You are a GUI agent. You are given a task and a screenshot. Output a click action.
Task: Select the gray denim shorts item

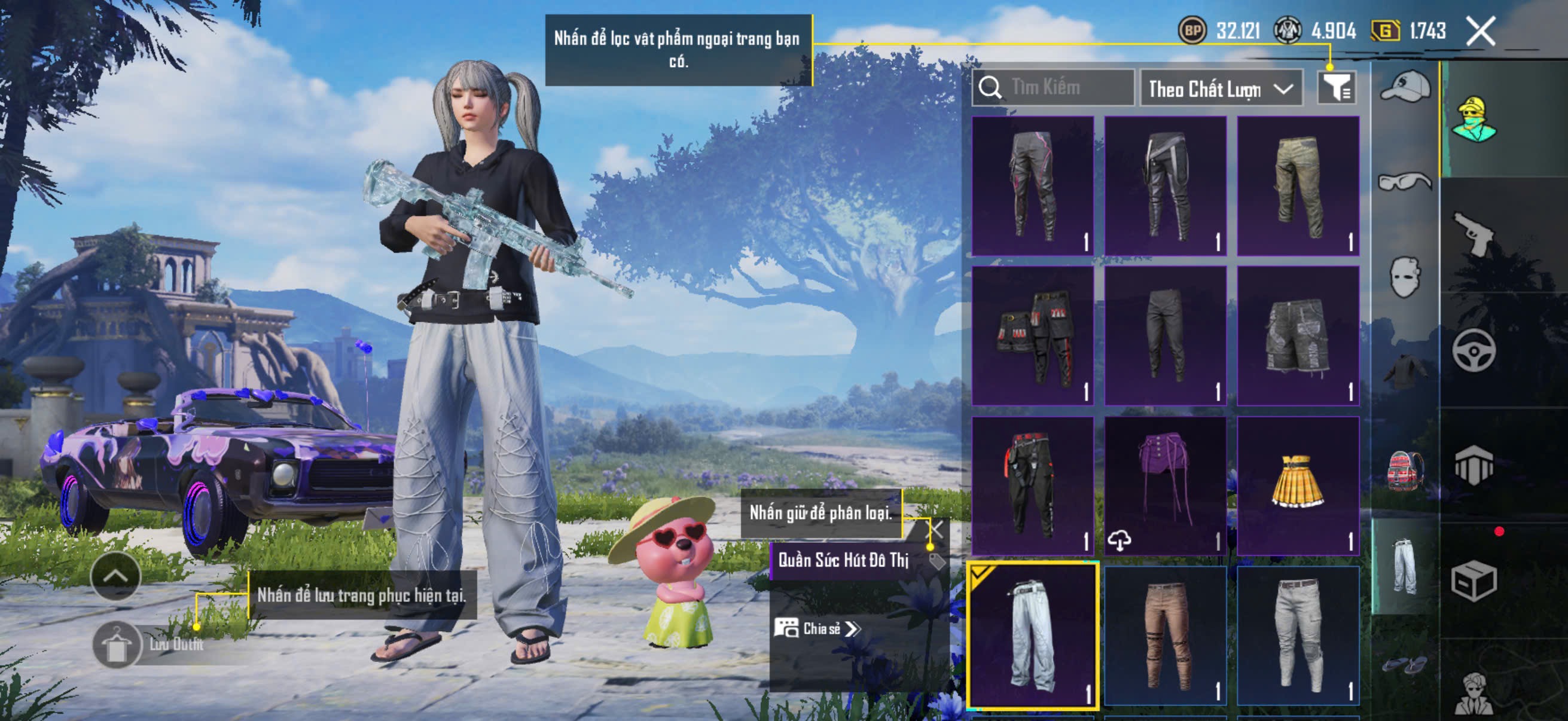pyautogui.click(x=1298, y=336)
